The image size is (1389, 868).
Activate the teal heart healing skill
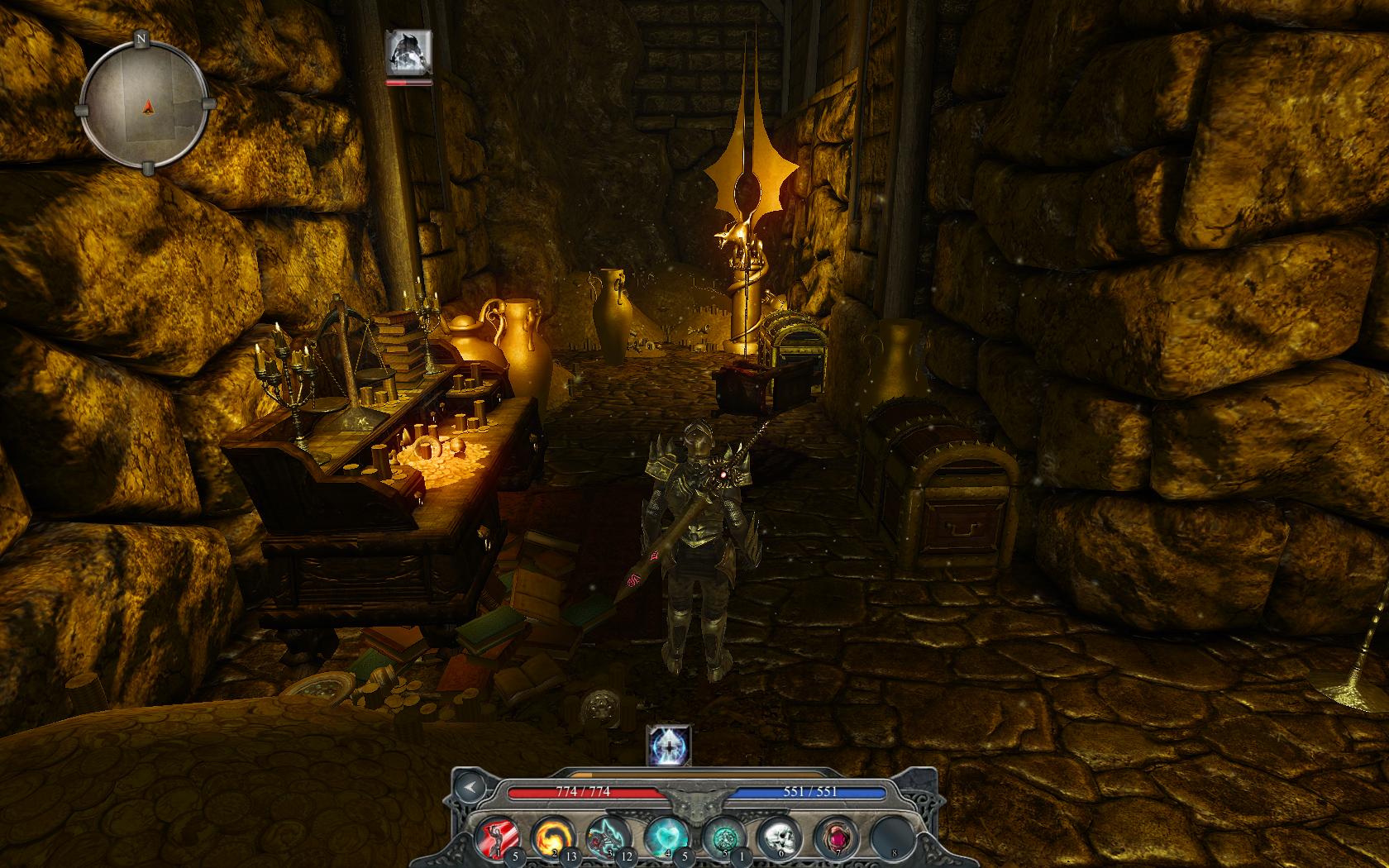pos(665,835)
